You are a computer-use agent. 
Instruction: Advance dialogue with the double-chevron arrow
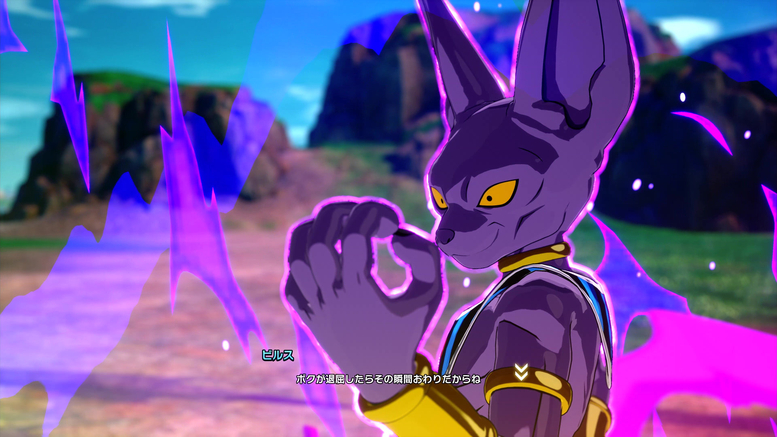click(521, 372)
